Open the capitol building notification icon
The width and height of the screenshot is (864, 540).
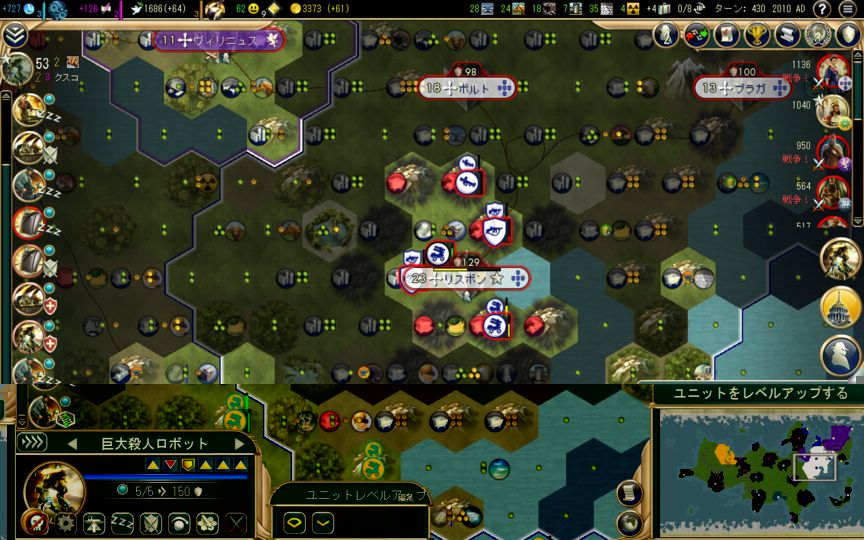click(x=841, y=307)
